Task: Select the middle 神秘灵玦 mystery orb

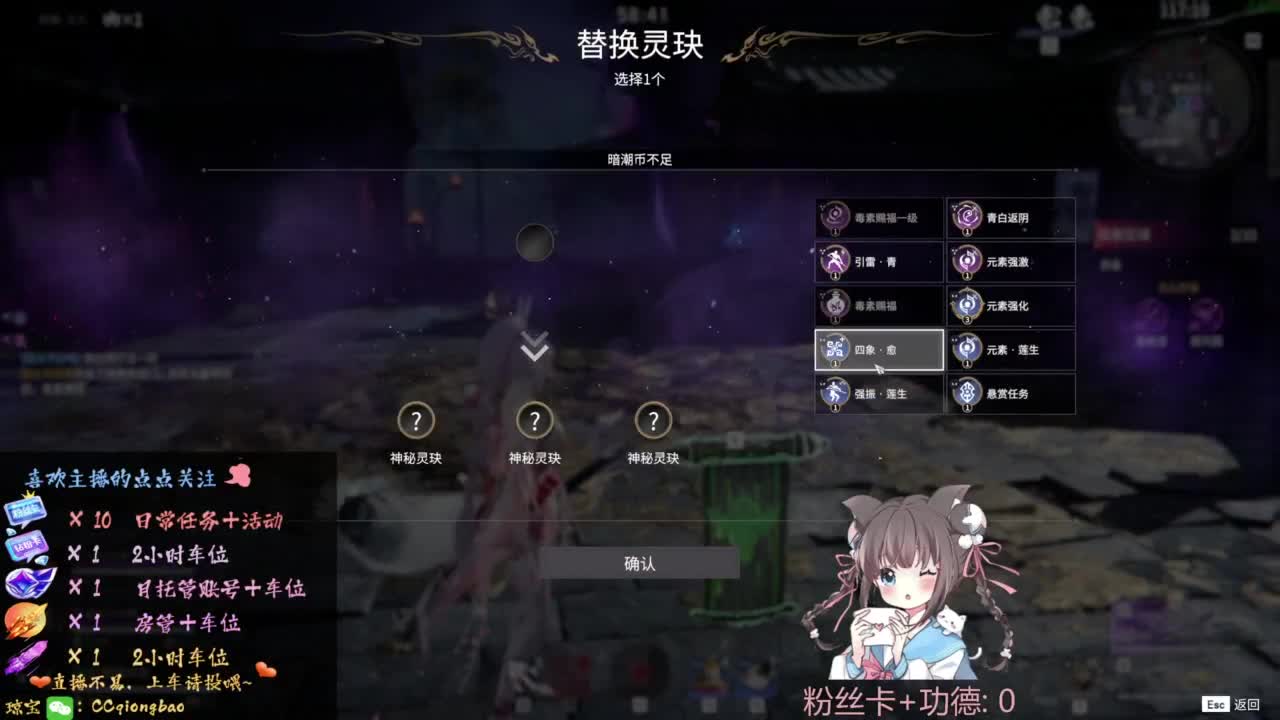Action: (x=535, y=422)
